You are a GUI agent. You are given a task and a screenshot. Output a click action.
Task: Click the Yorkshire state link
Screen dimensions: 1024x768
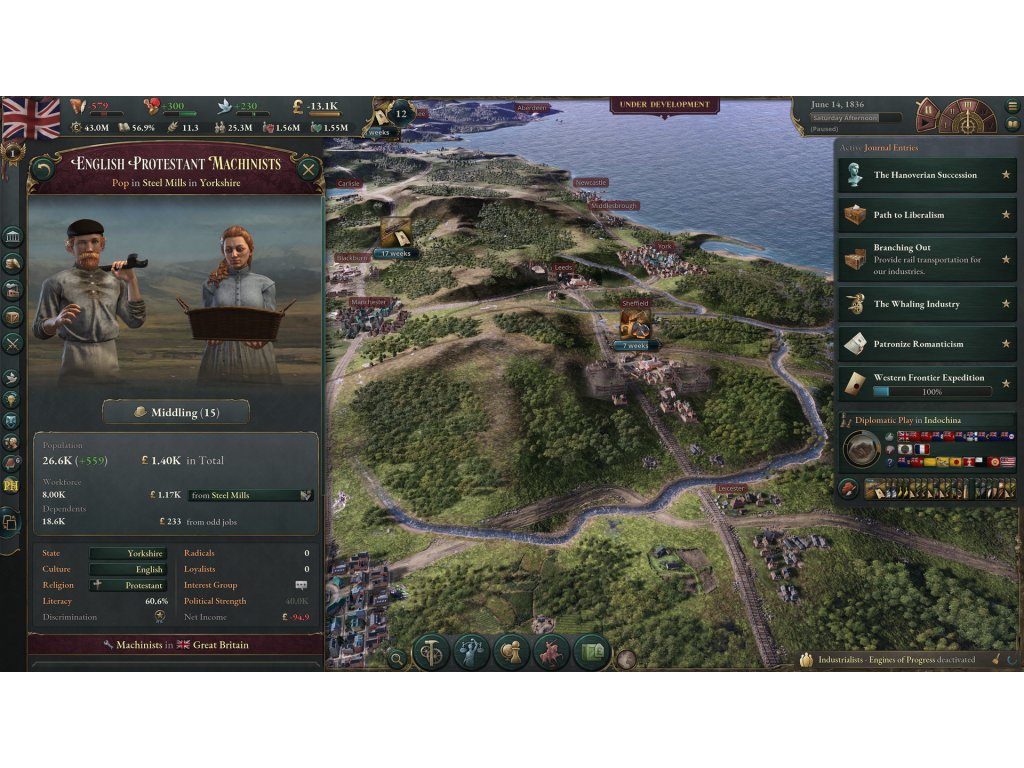coord(127,553)
